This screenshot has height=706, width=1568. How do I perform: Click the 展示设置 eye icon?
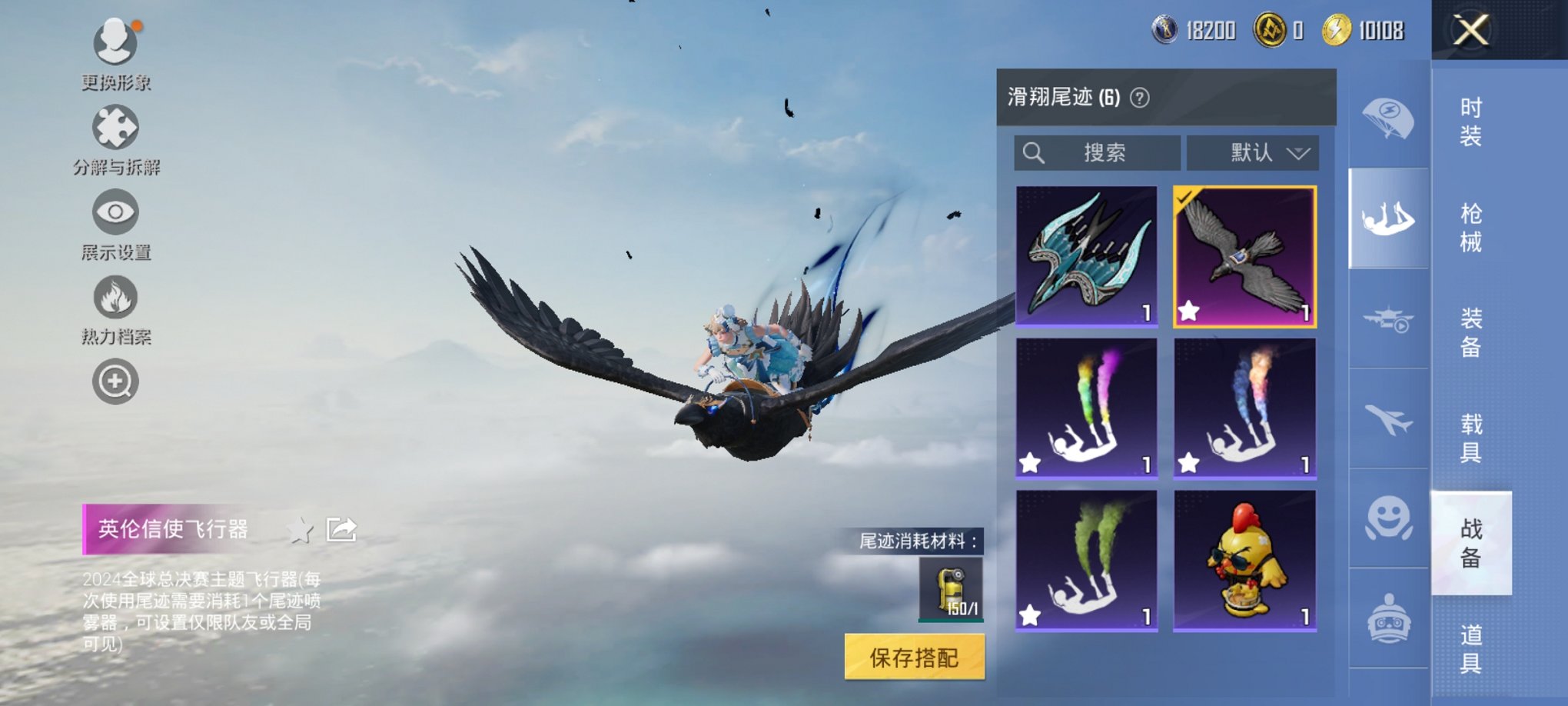pyautogui.click(x=115, y=211)
